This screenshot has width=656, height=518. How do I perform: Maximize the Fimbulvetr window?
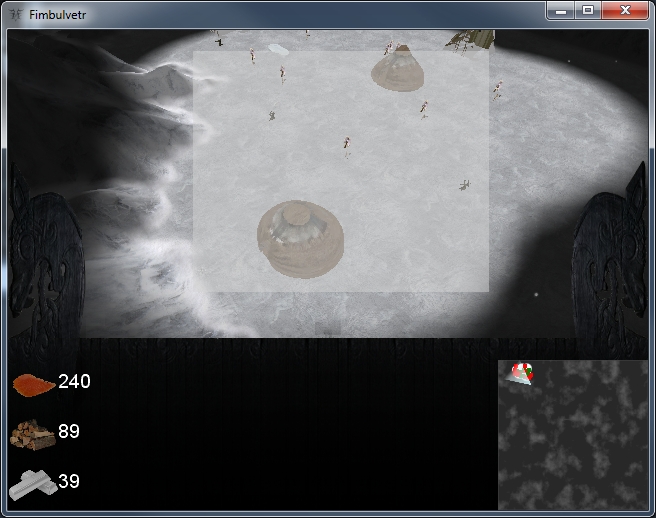588,10
